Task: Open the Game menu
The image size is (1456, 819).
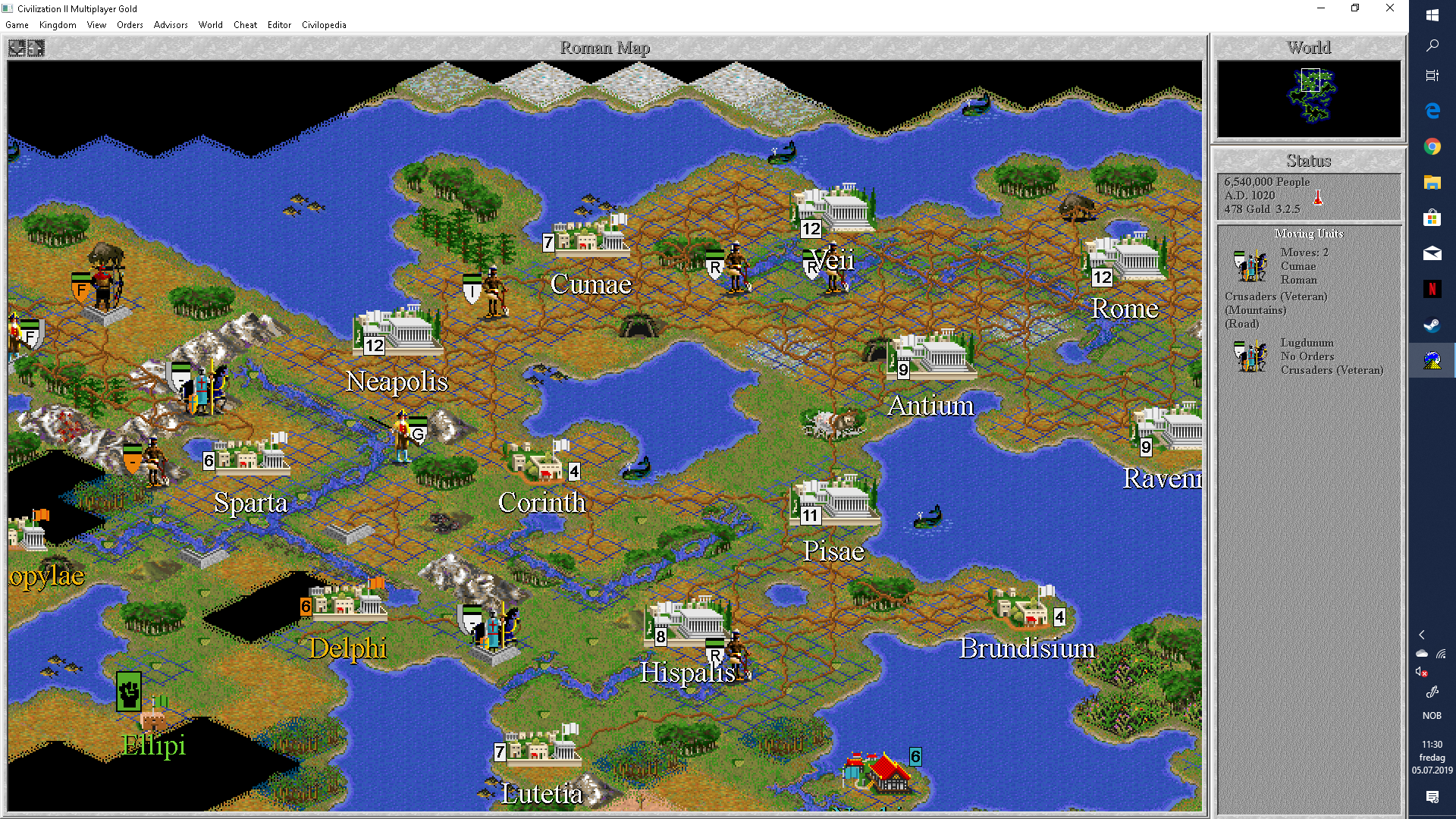Action: tap(16, 25)
